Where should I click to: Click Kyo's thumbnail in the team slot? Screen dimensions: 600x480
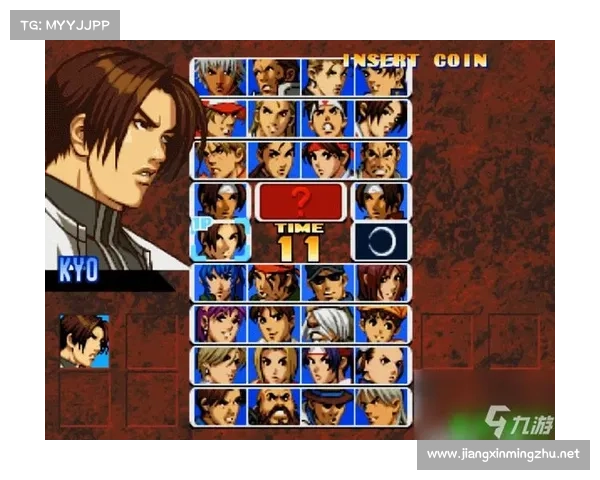84,341
